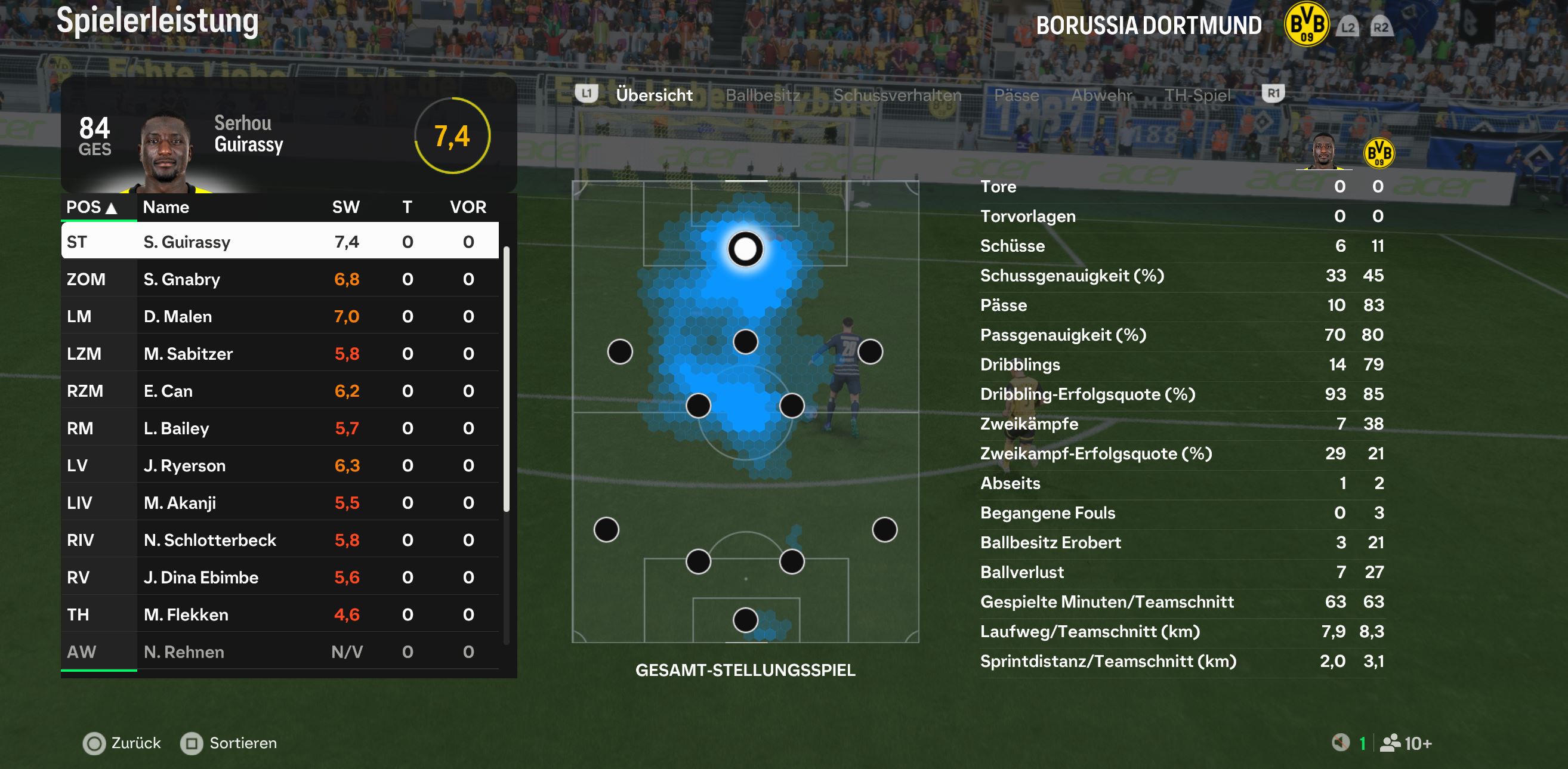Sort players by the SW rating column
1568x769 pixels.
click(x=345, y=207)
